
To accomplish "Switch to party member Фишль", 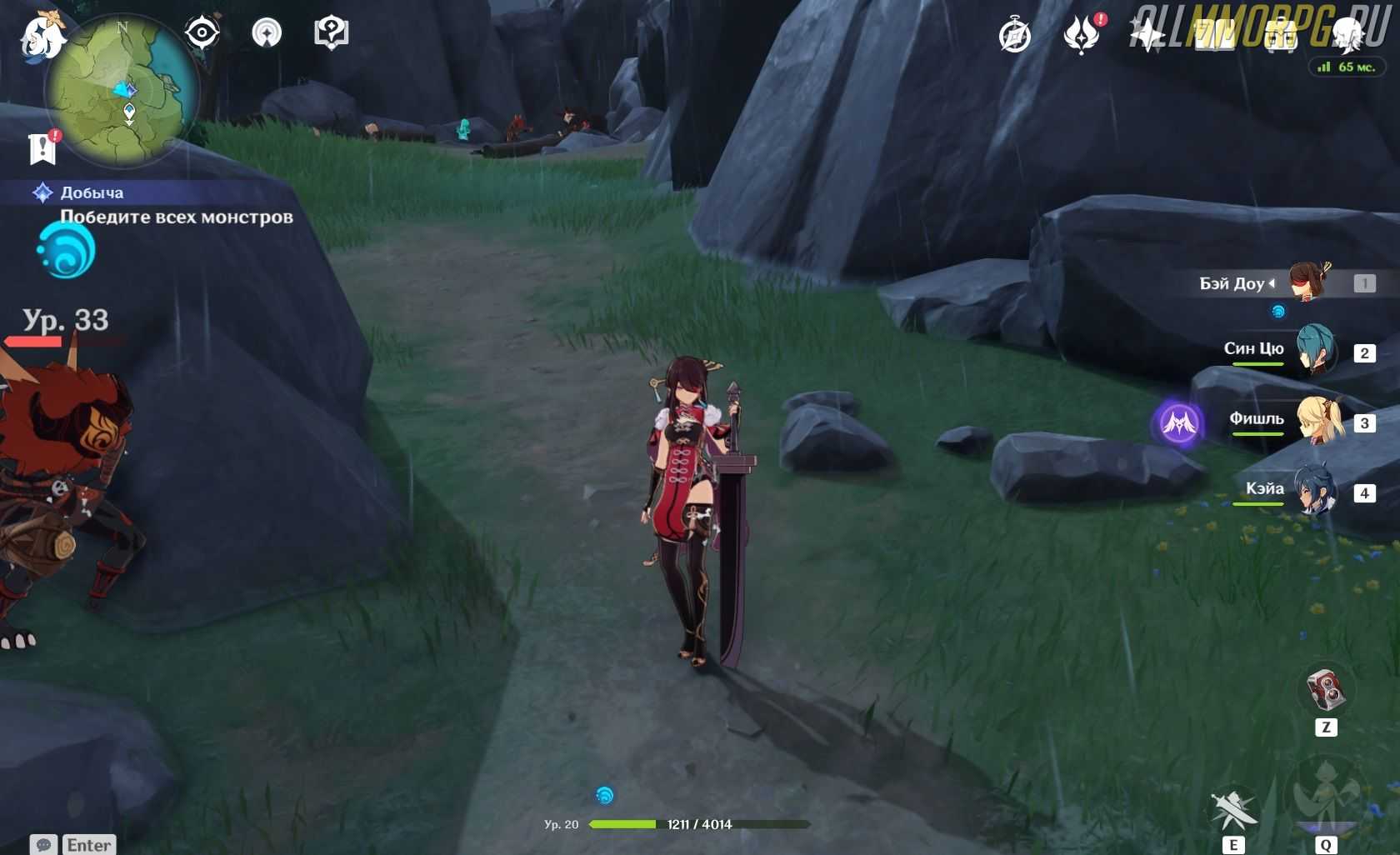I will 1317,421.
